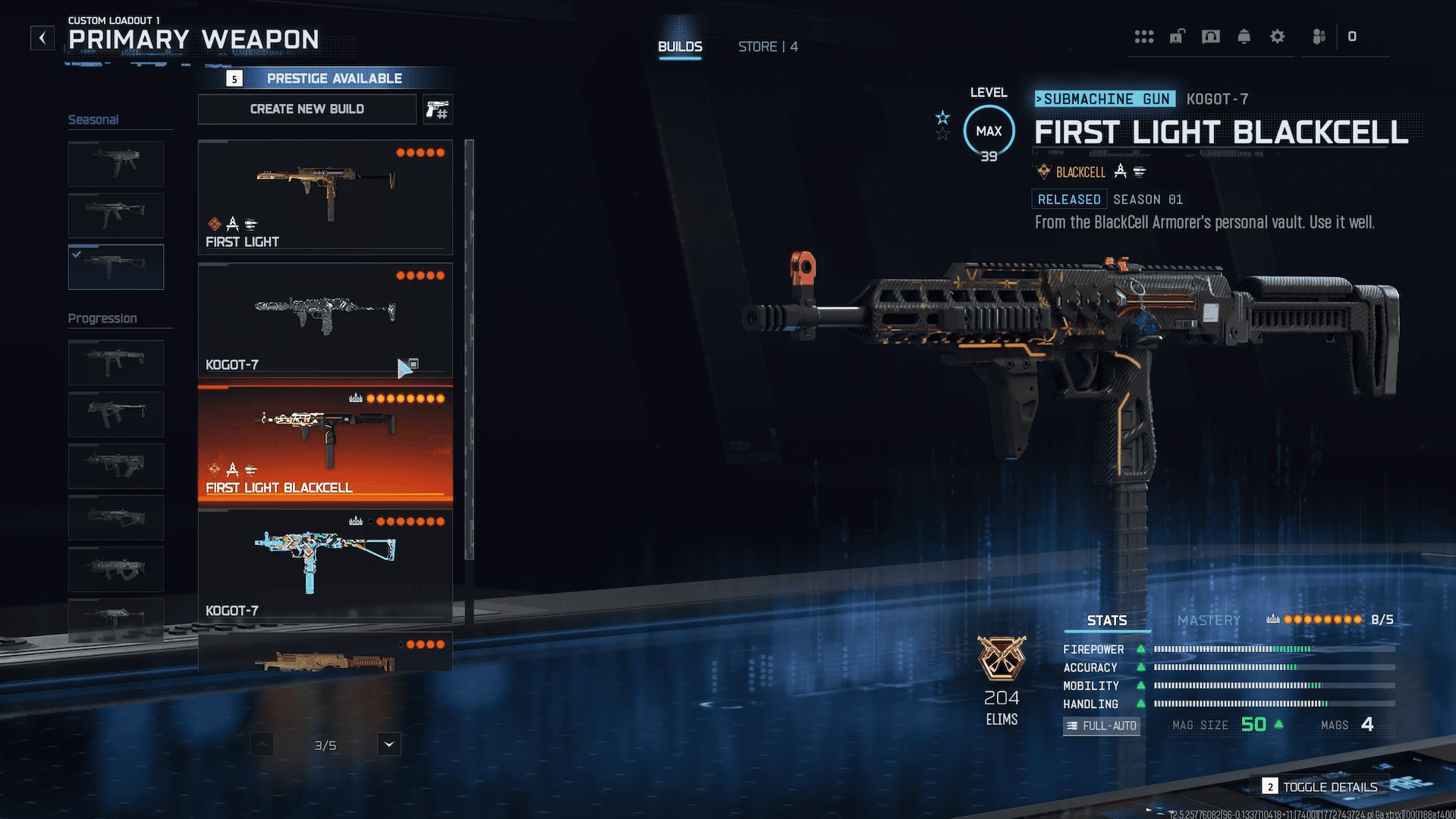Open the grid menu icon
The image size is (1456, 819).
(1144, 36)
